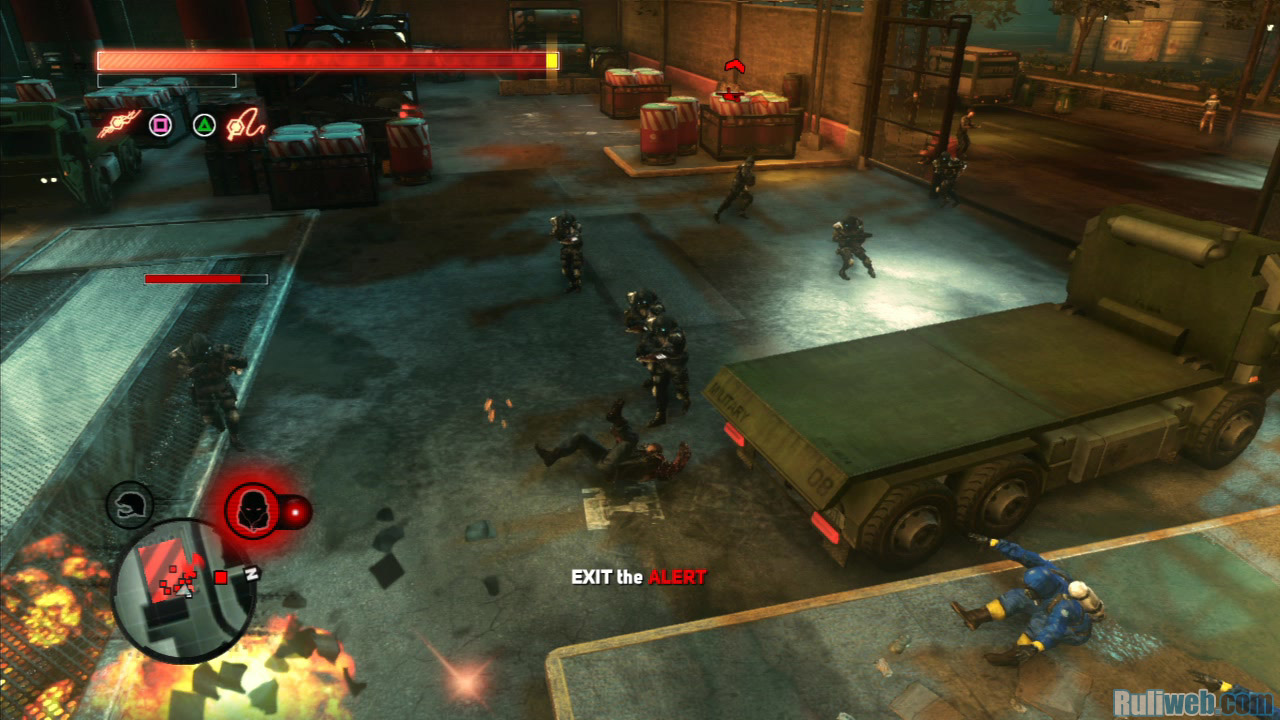
Task: Select the grey soldier helmet icon
Action: coord(130,505)
